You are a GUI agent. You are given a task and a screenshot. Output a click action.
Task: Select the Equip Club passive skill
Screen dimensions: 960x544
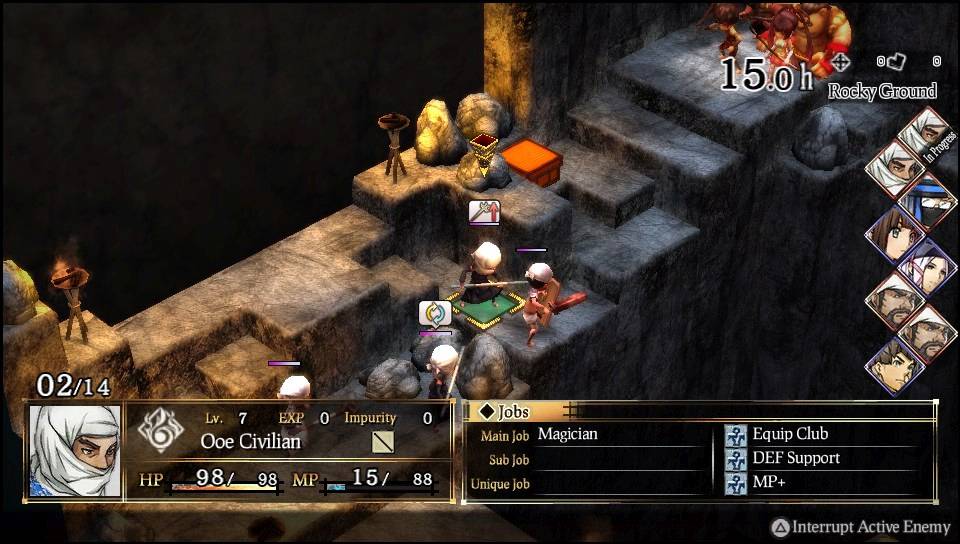[790, 434]
